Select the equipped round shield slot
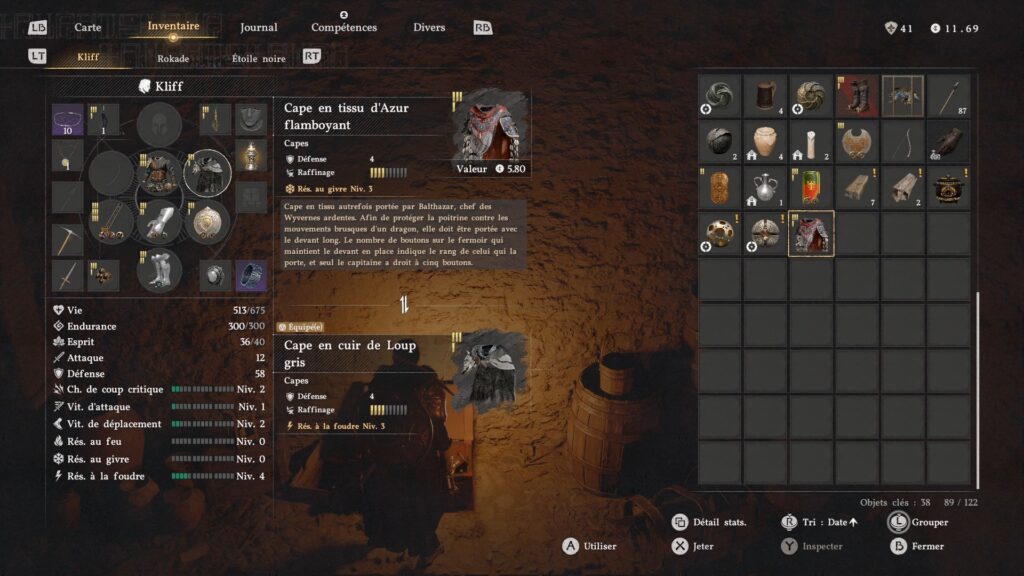1024x576 pixels. click(x=208, y=222)
